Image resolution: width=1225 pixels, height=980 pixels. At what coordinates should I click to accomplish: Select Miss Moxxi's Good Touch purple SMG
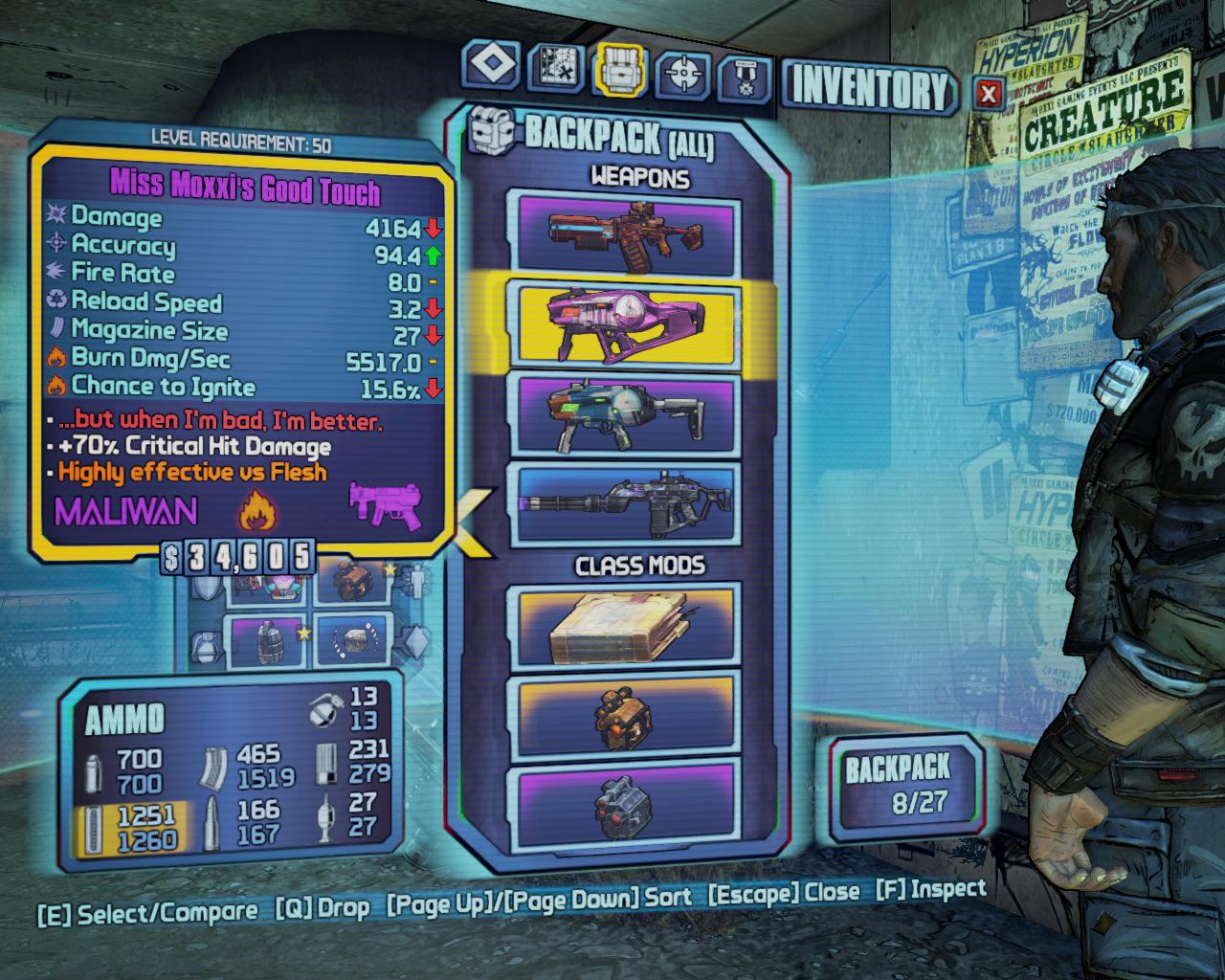(x=629, y=322)
